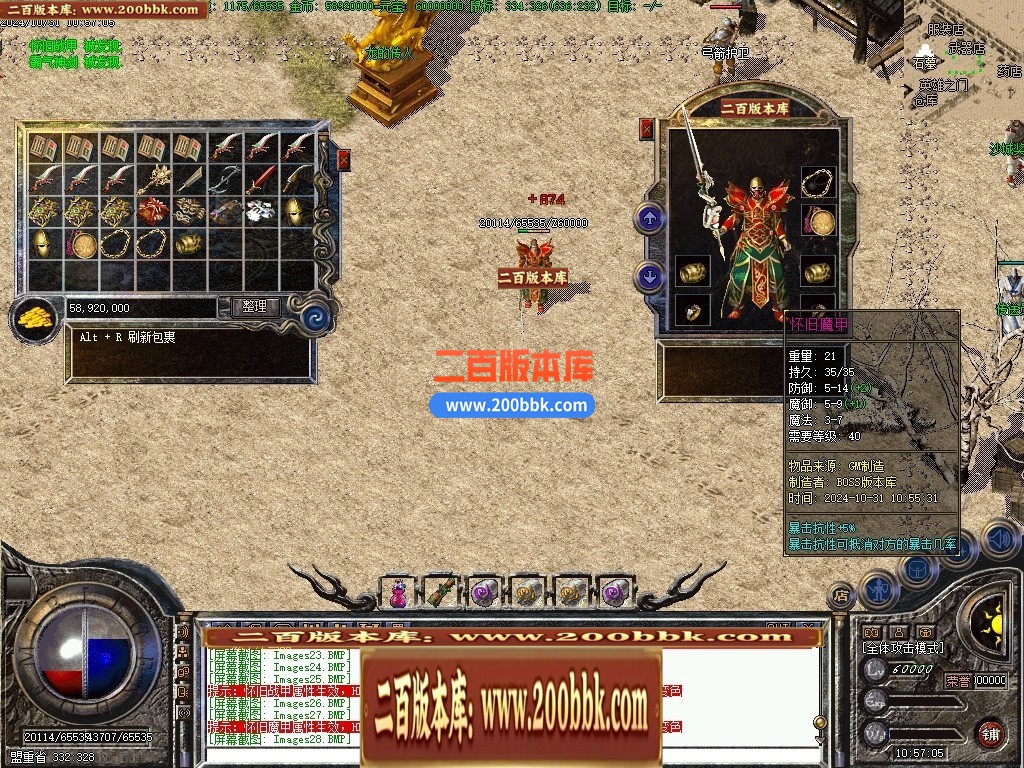Click the 整理 sort button in the bag

click(255, 307)
